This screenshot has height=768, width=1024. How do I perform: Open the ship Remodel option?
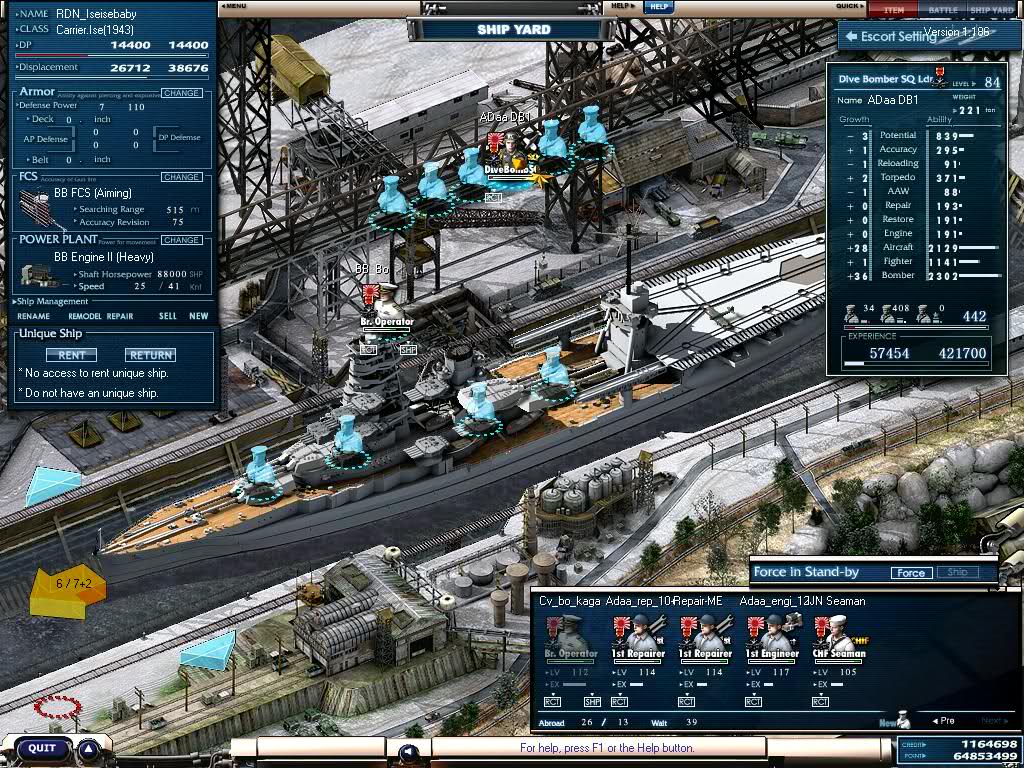[84, 316]
